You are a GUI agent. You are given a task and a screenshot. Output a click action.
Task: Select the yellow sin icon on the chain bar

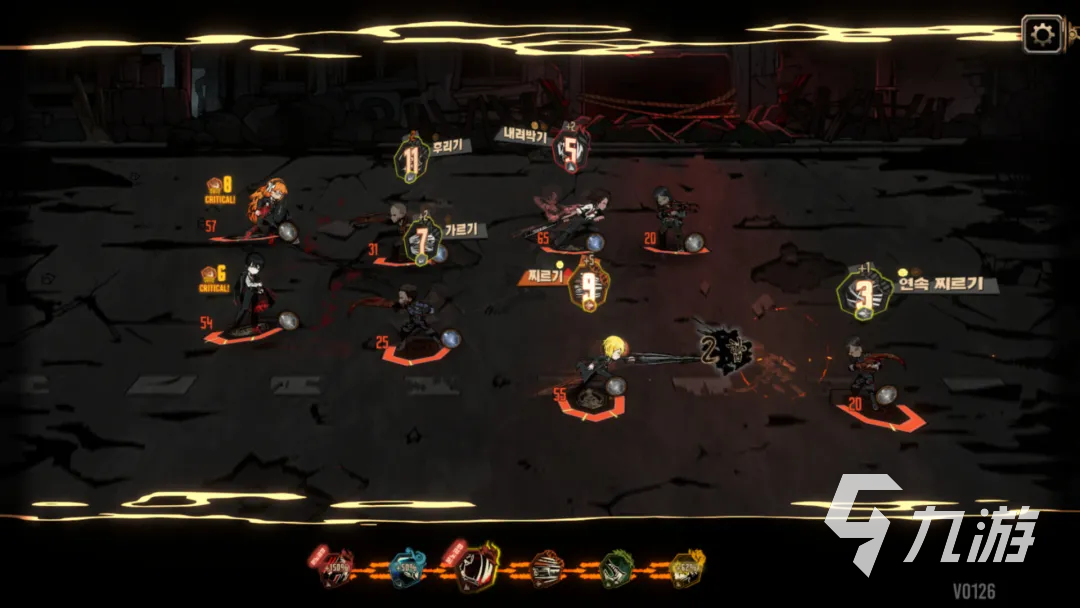[687, 568]
